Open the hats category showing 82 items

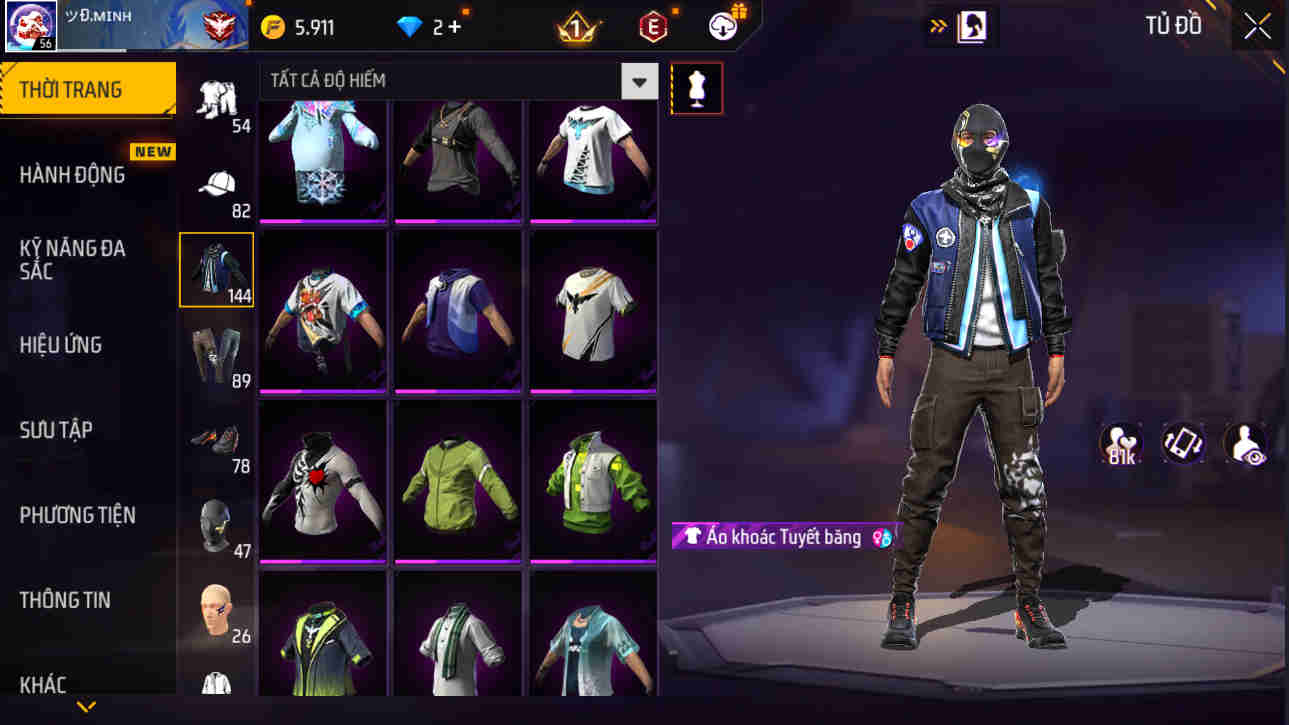click(218, 184)
